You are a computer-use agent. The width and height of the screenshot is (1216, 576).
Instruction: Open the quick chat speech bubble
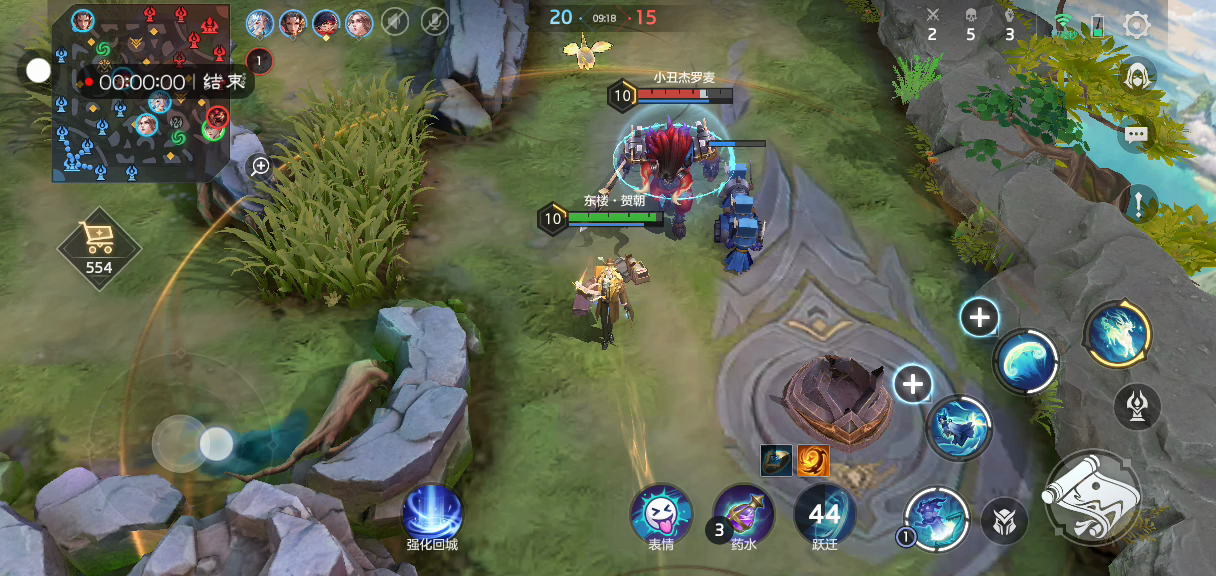(x=1136, y=133)
